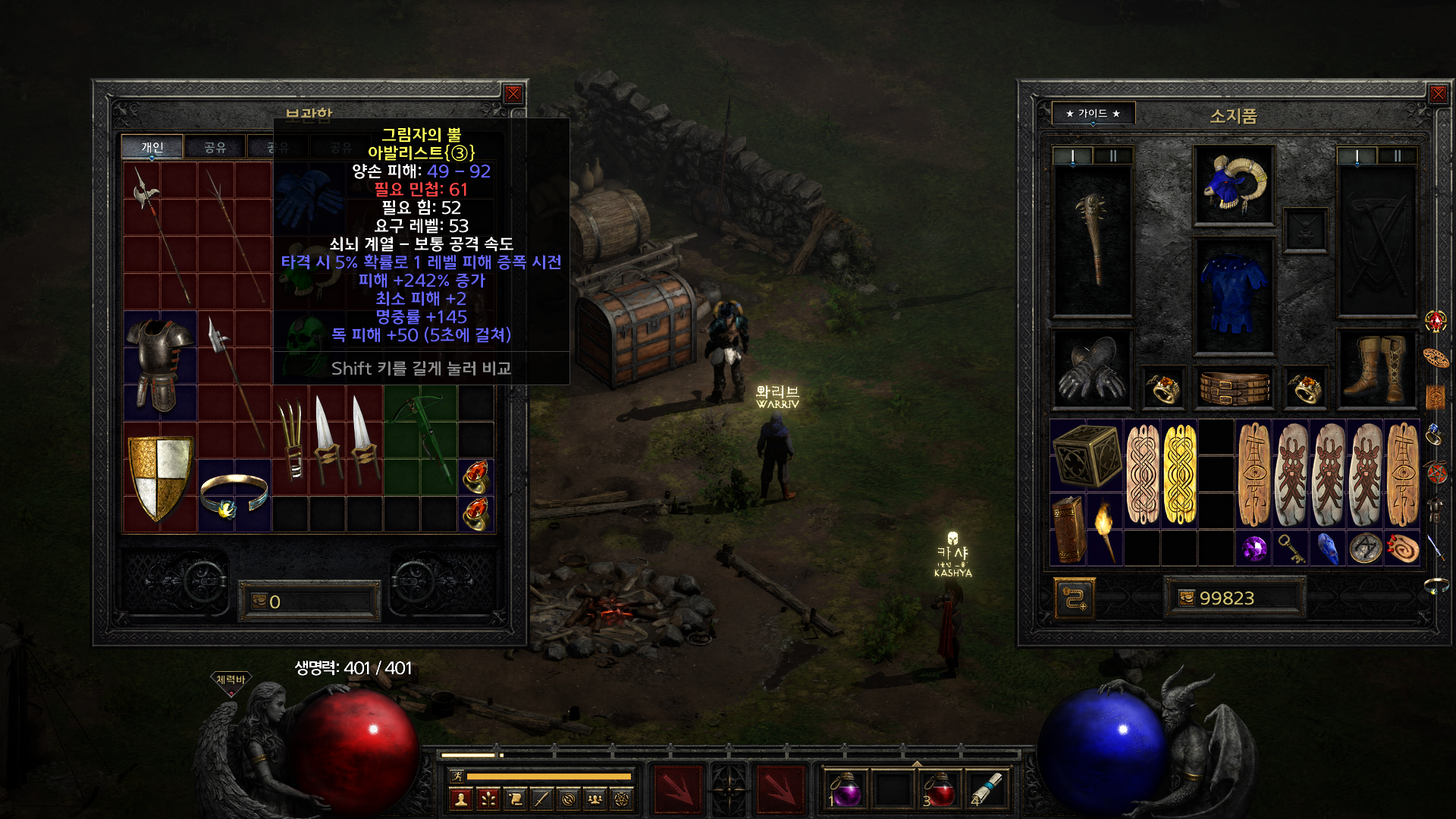Click the equipped leather boots
This screenshot has width=1456, height=819.
[x=1376, y=369]
